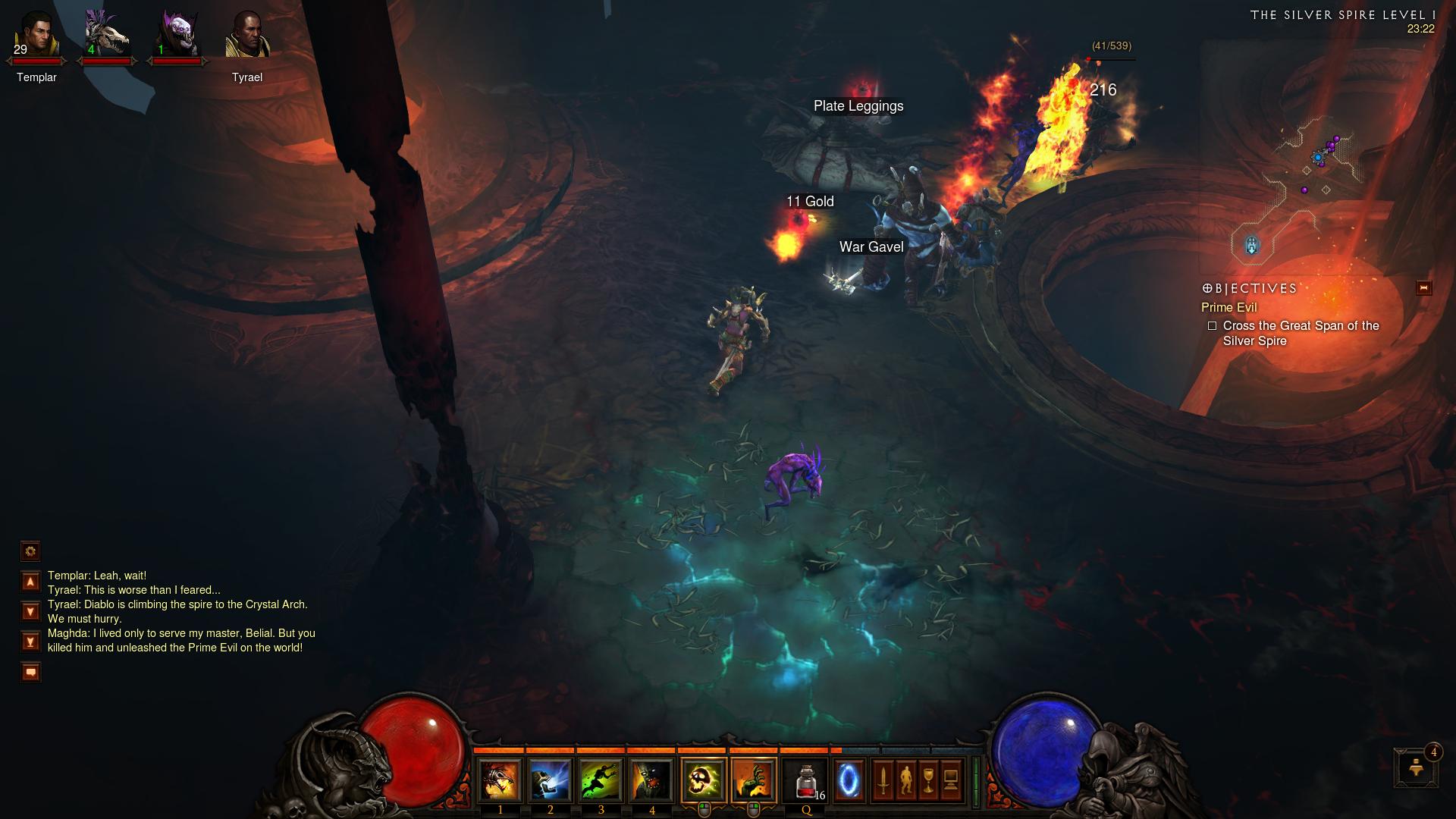1456x819 pixels.
Task: Select the green flaming skull mouse skill
Action: pyautogui.click(x=704, y=780)
